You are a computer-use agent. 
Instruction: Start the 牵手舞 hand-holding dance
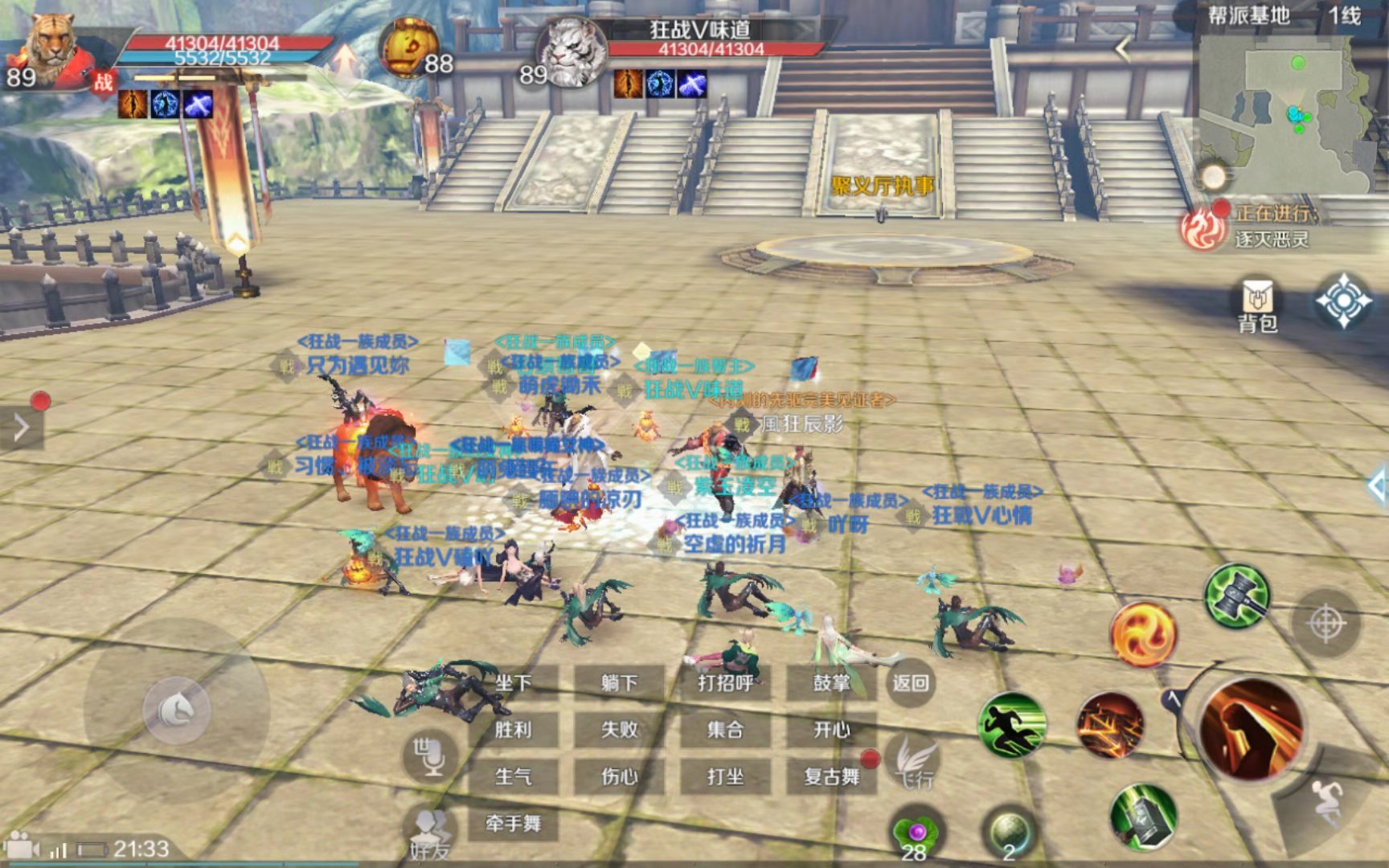(514, 823)
